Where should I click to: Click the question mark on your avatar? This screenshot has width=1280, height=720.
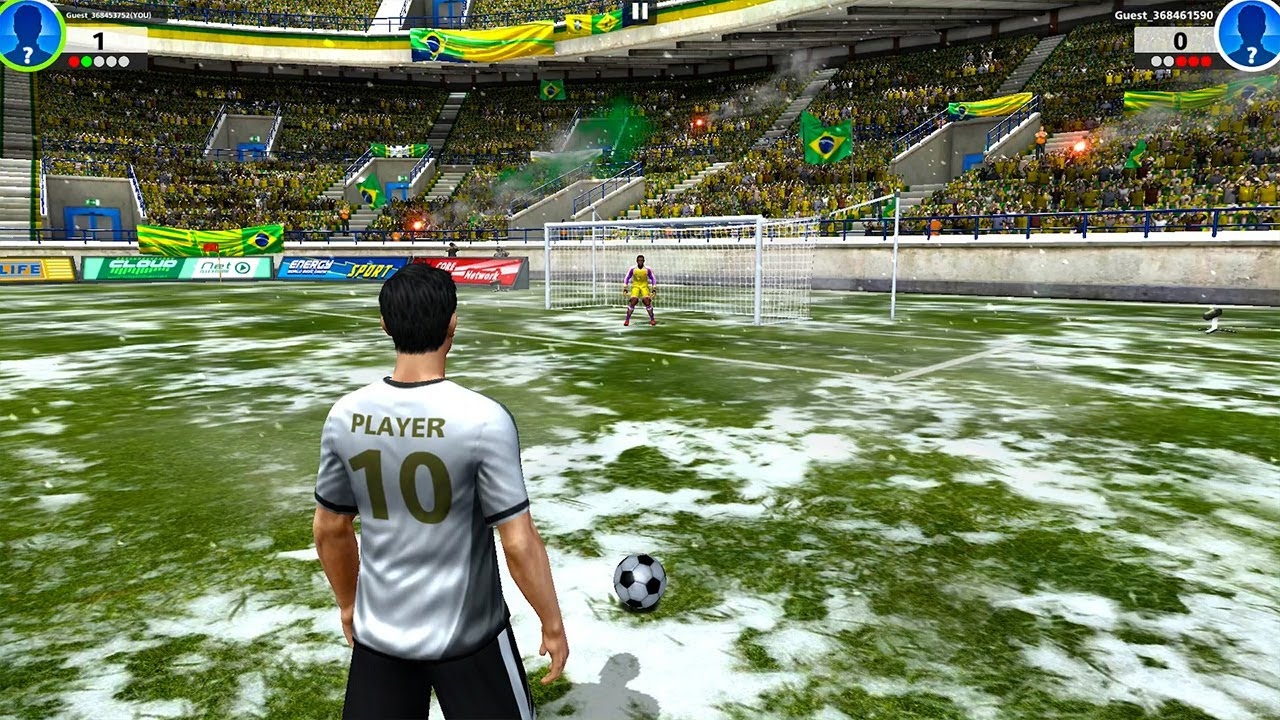tap(27, 57)
